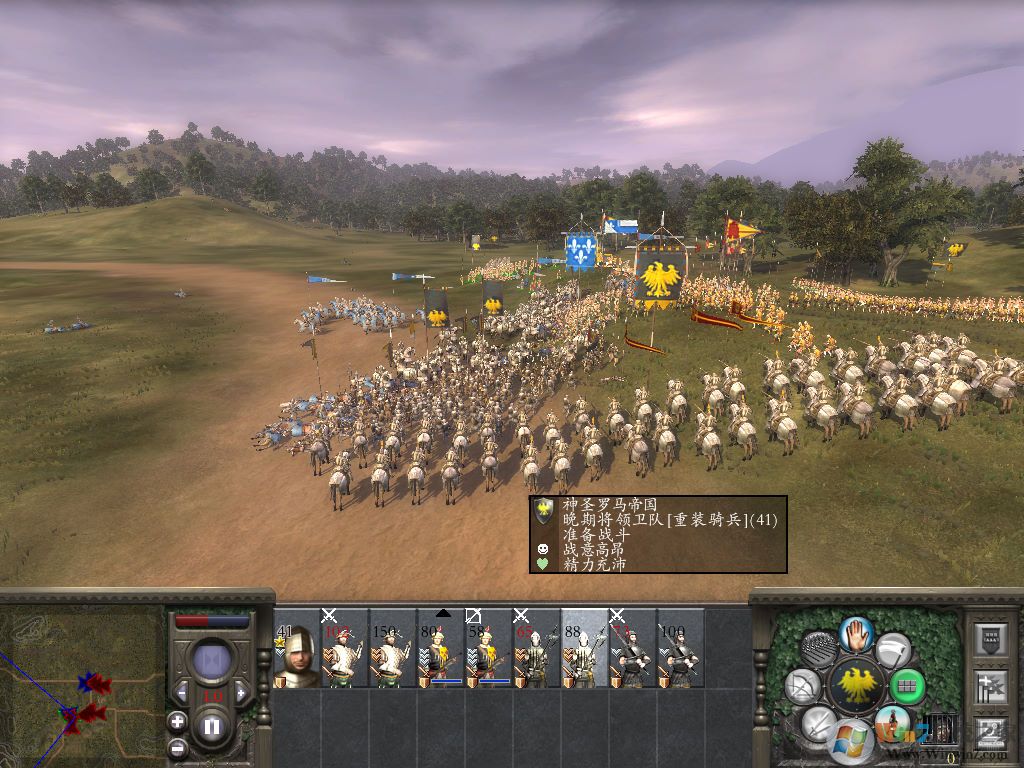Select the general's bodyguard unit card
The height and width of the screenshot is (768, 1024).
297,650
